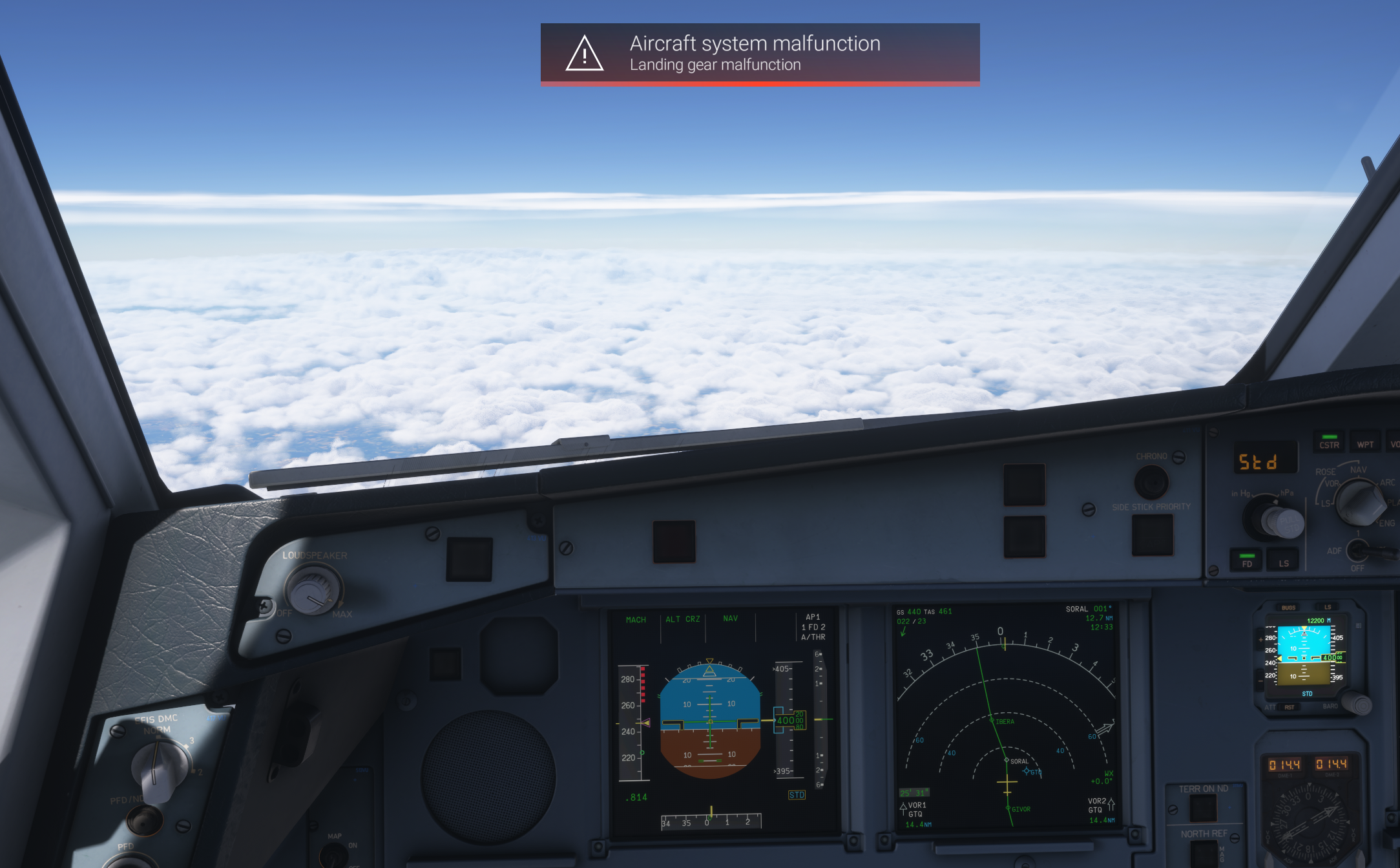Toggle the NORTH REF button
The image size is (1400, 868).
[x=1203, y=852]
